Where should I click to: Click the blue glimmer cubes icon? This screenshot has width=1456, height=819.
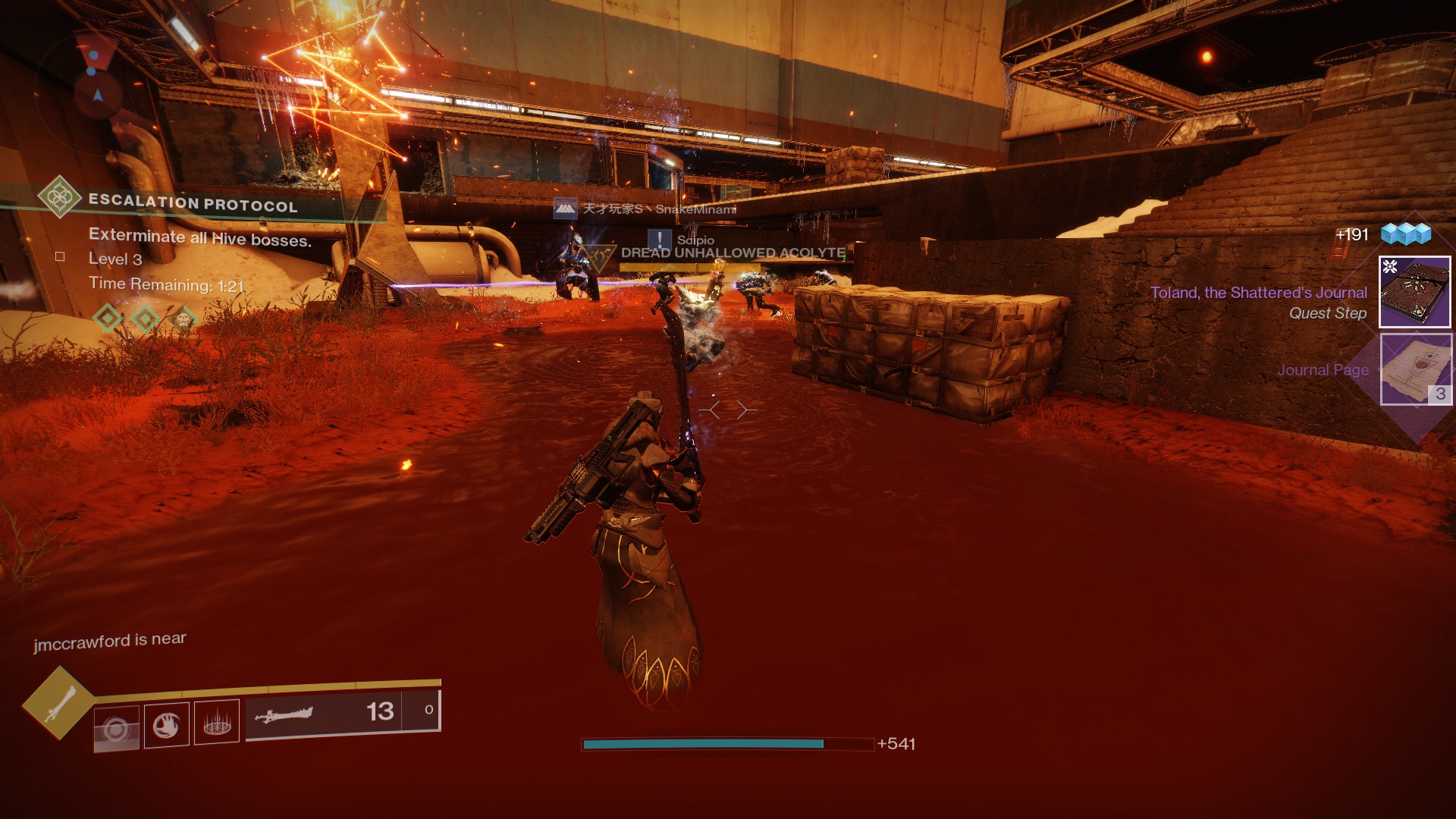(1405, 234)
